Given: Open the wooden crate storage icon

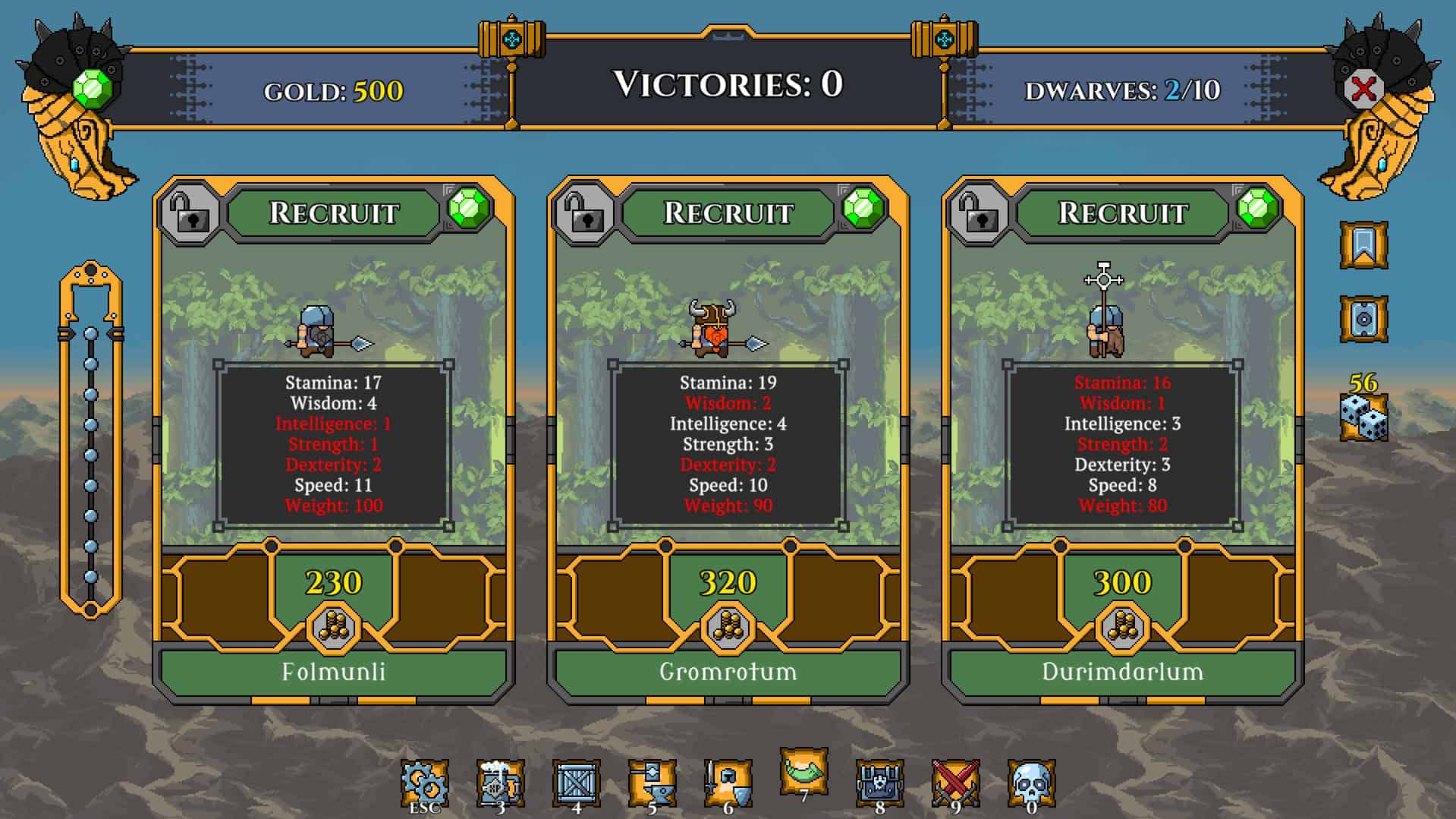Looking at the screenshot, I should [x=576, y=783].
